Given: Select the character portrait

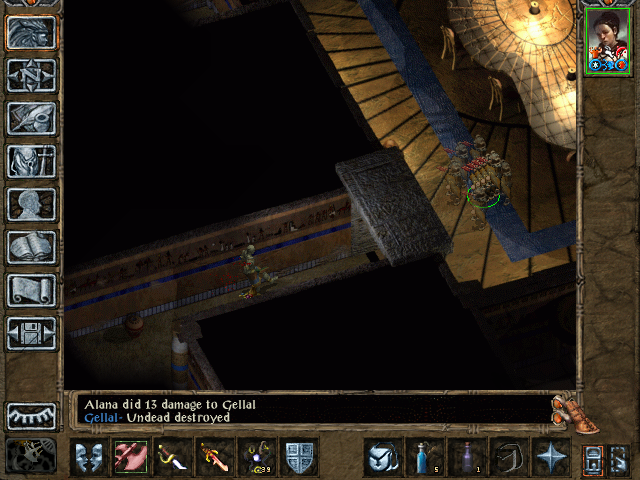Looking at the screenshot, I should coord(606,44).
